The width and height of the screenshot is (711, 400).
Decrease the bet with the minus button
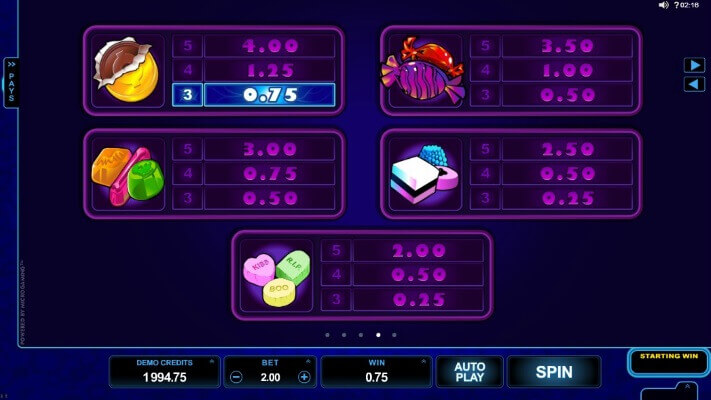[236, 378]
